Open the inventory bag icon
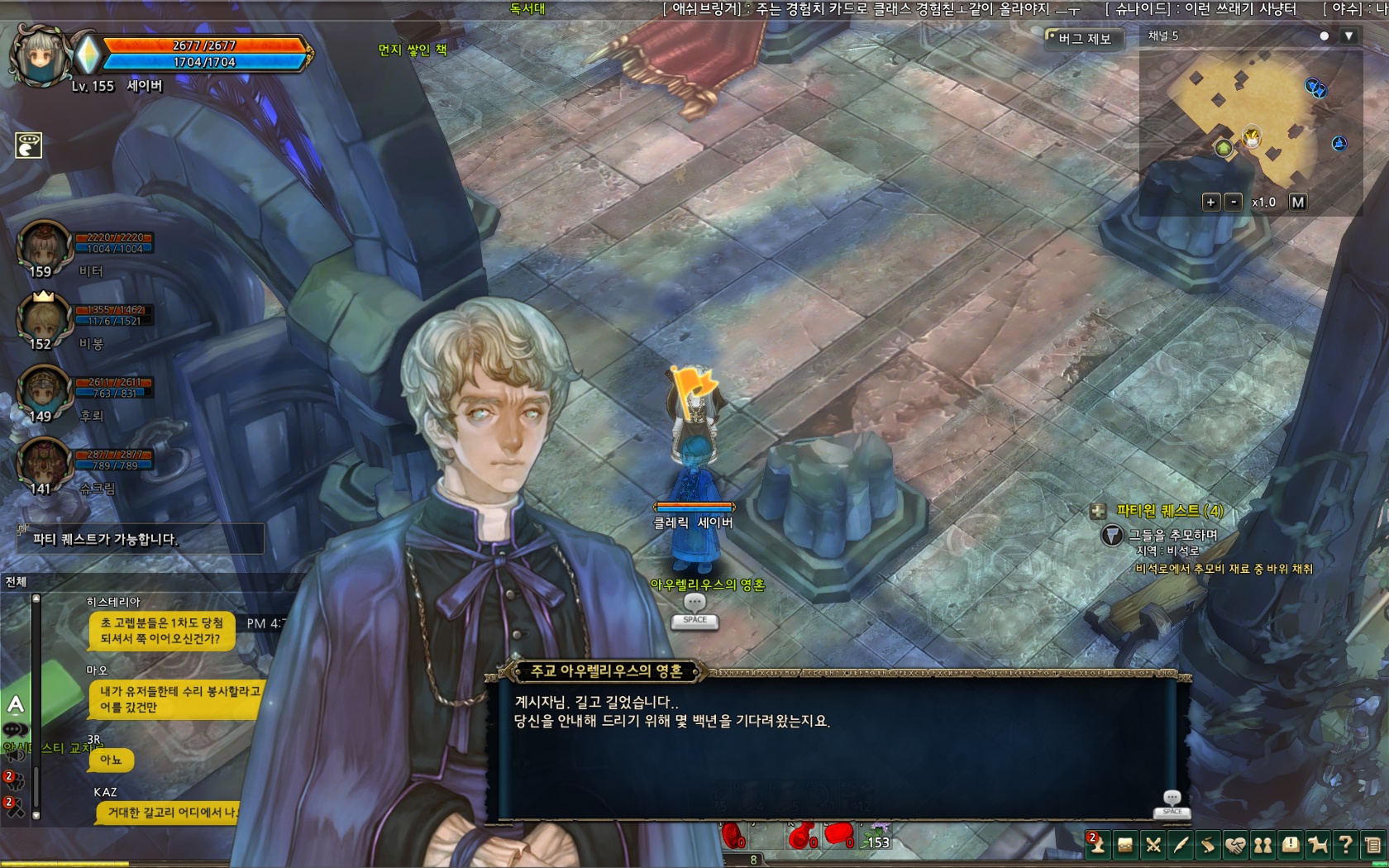The height and width of the screenshot is (868, 1389). tap(1124, 845)
